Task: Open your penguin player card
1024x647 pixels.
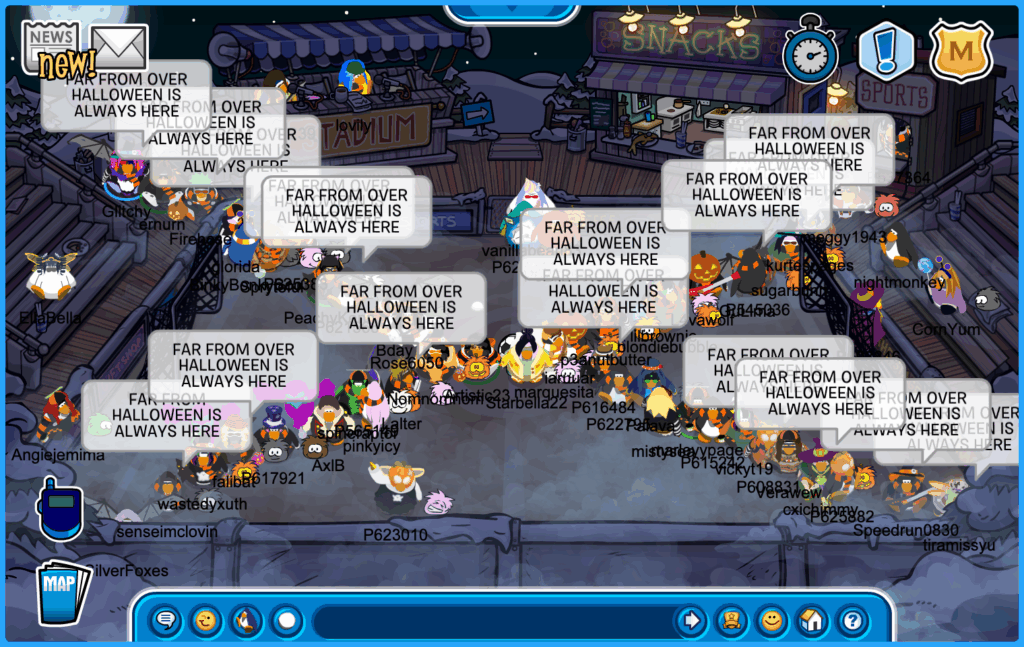Action: (x=731, y=621)
